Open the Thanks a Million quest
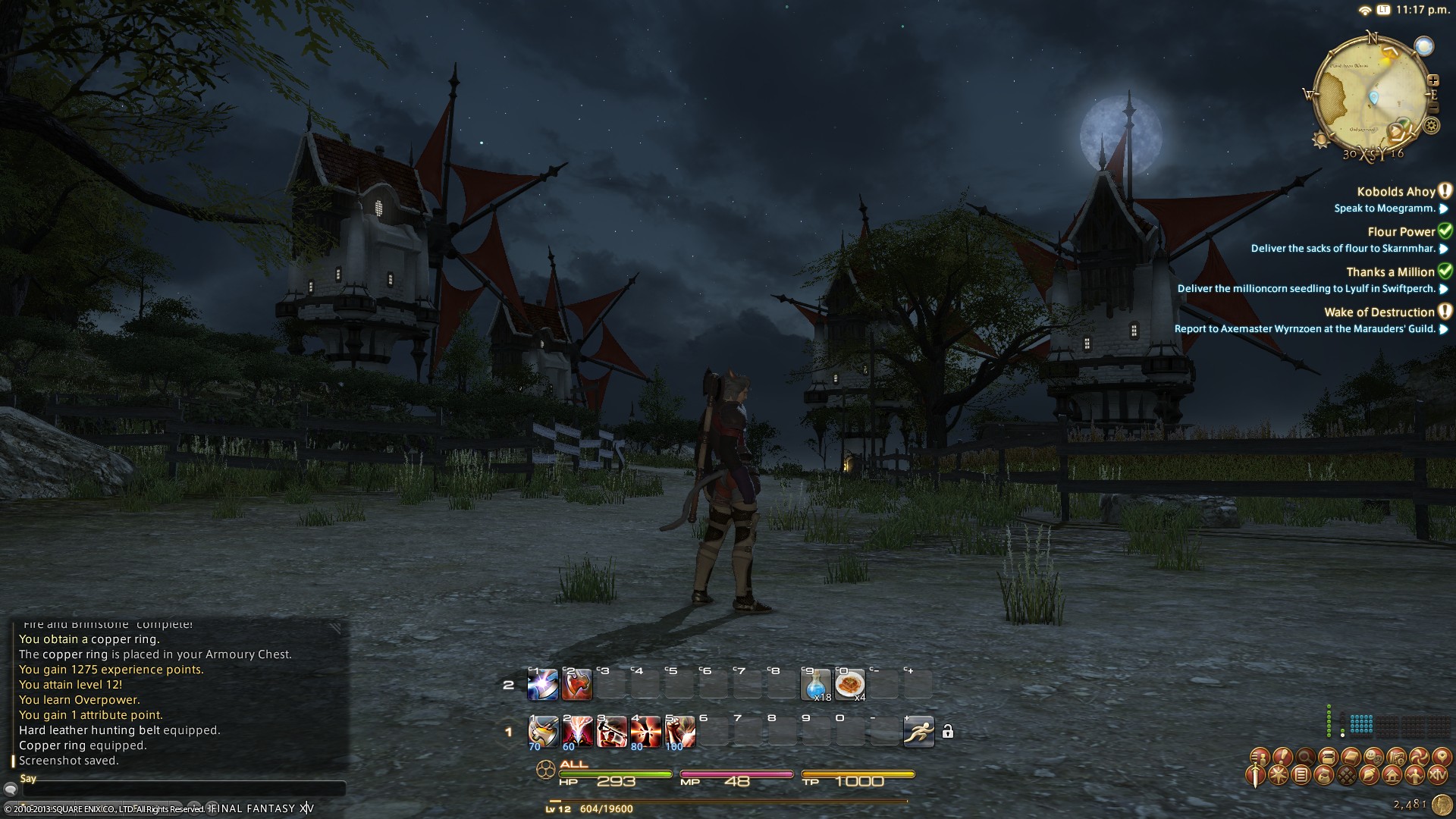This screenshot has width=1456, height=819. click(1391, 272)
